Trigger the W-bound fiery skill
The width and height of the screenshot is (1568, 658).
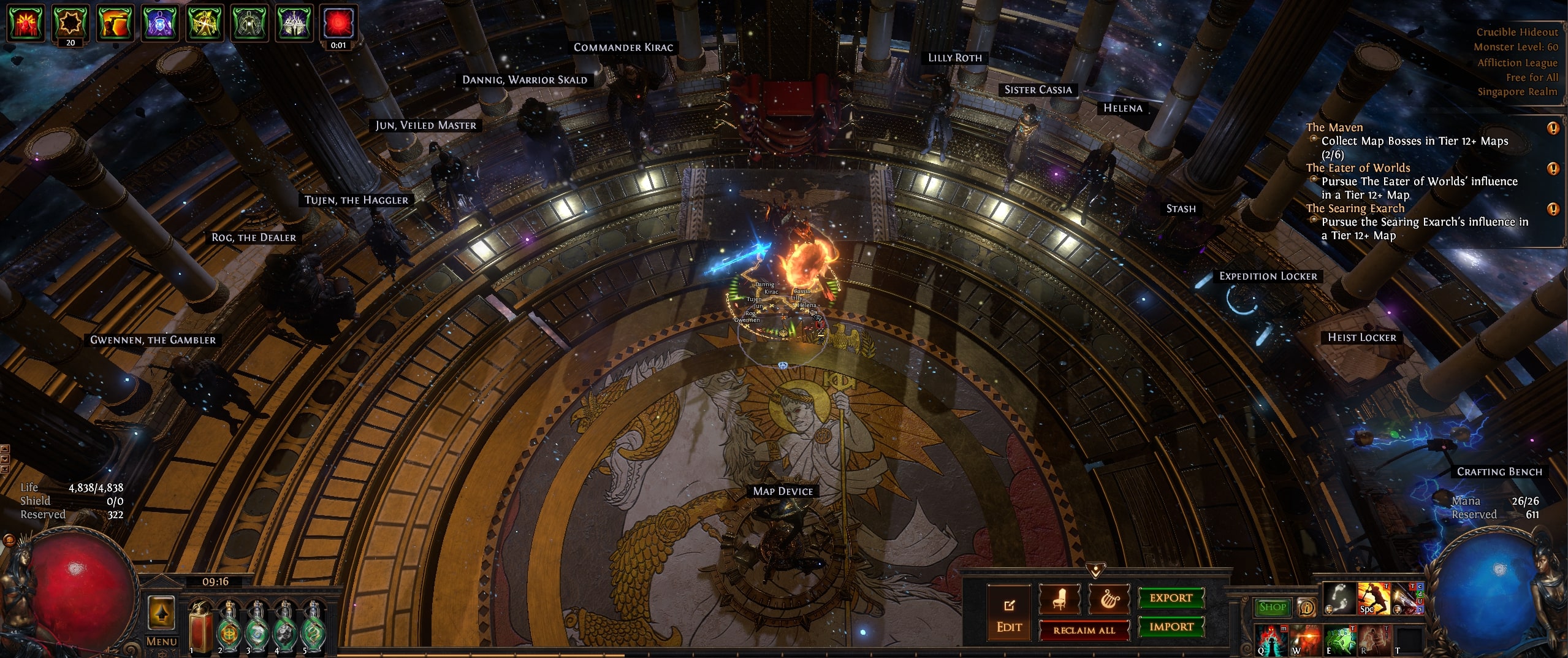click(1304, 640)
